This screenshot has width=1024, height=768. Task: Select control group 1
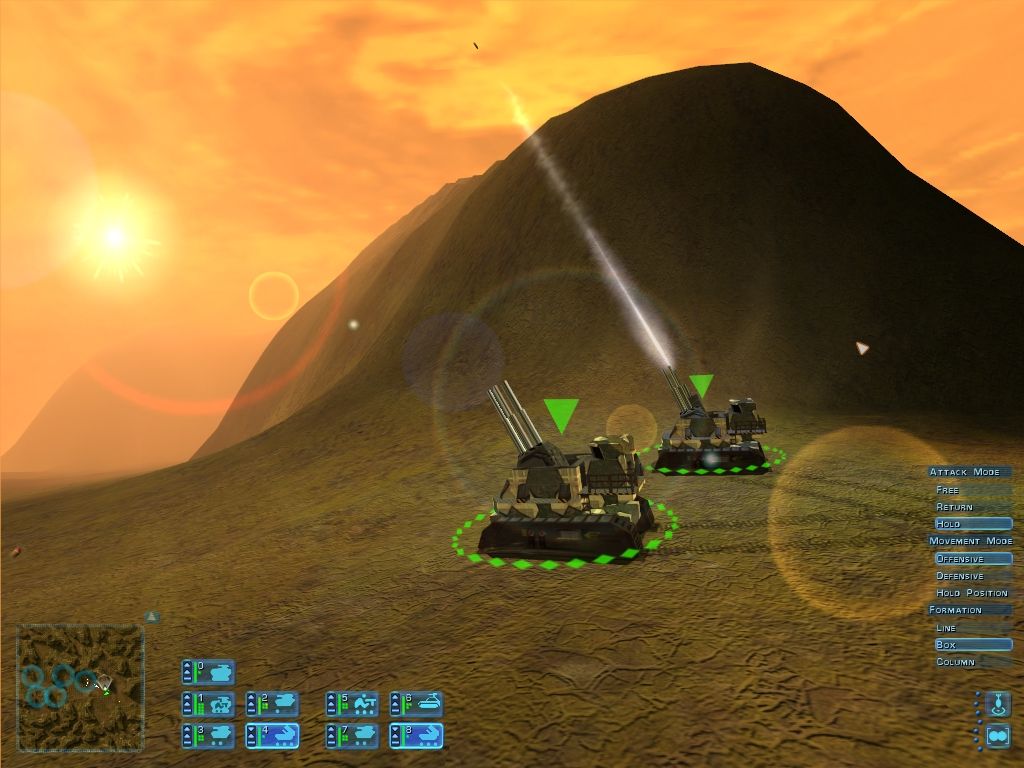[208, 704]
